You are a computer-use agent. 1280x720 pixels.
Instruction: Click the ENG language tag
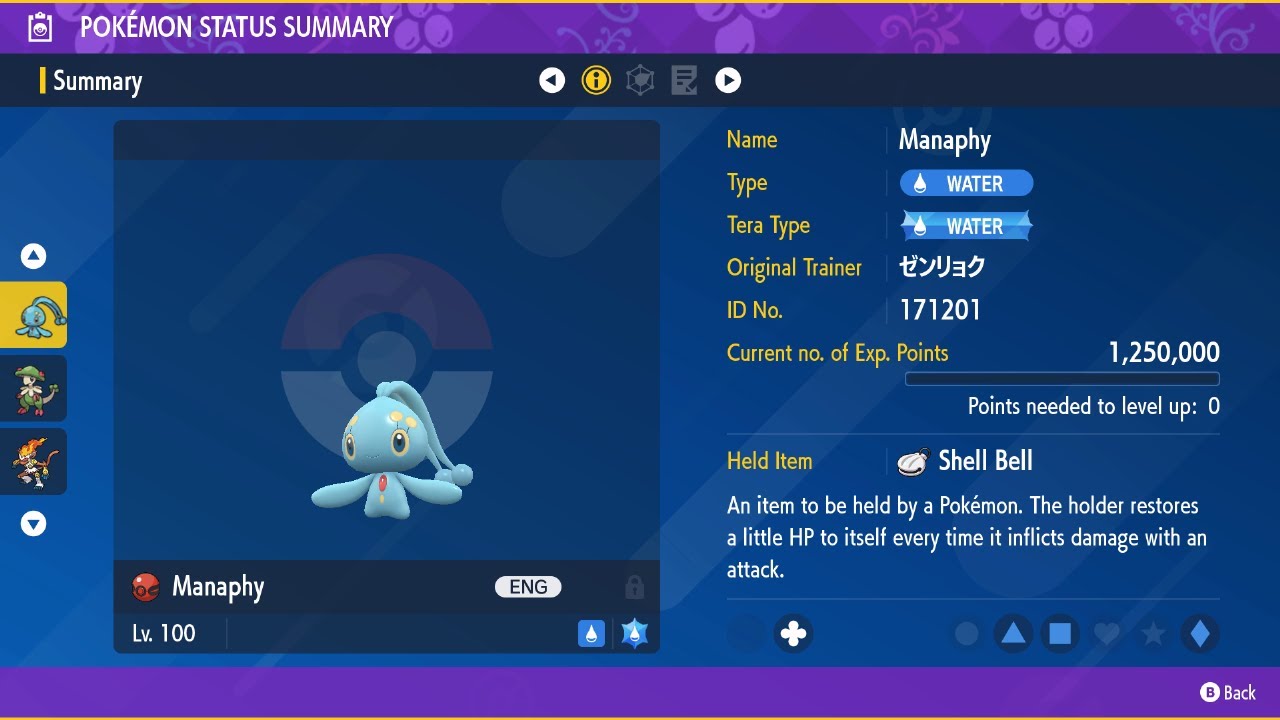pyautogui.click(x=528, y=587)
